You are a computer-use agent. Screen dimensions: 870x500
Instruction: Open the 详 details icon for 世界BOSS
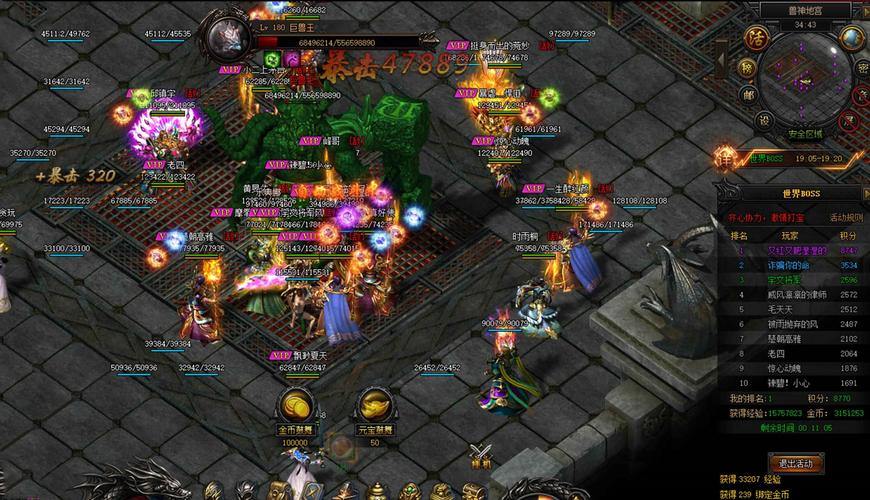(726, 158)
